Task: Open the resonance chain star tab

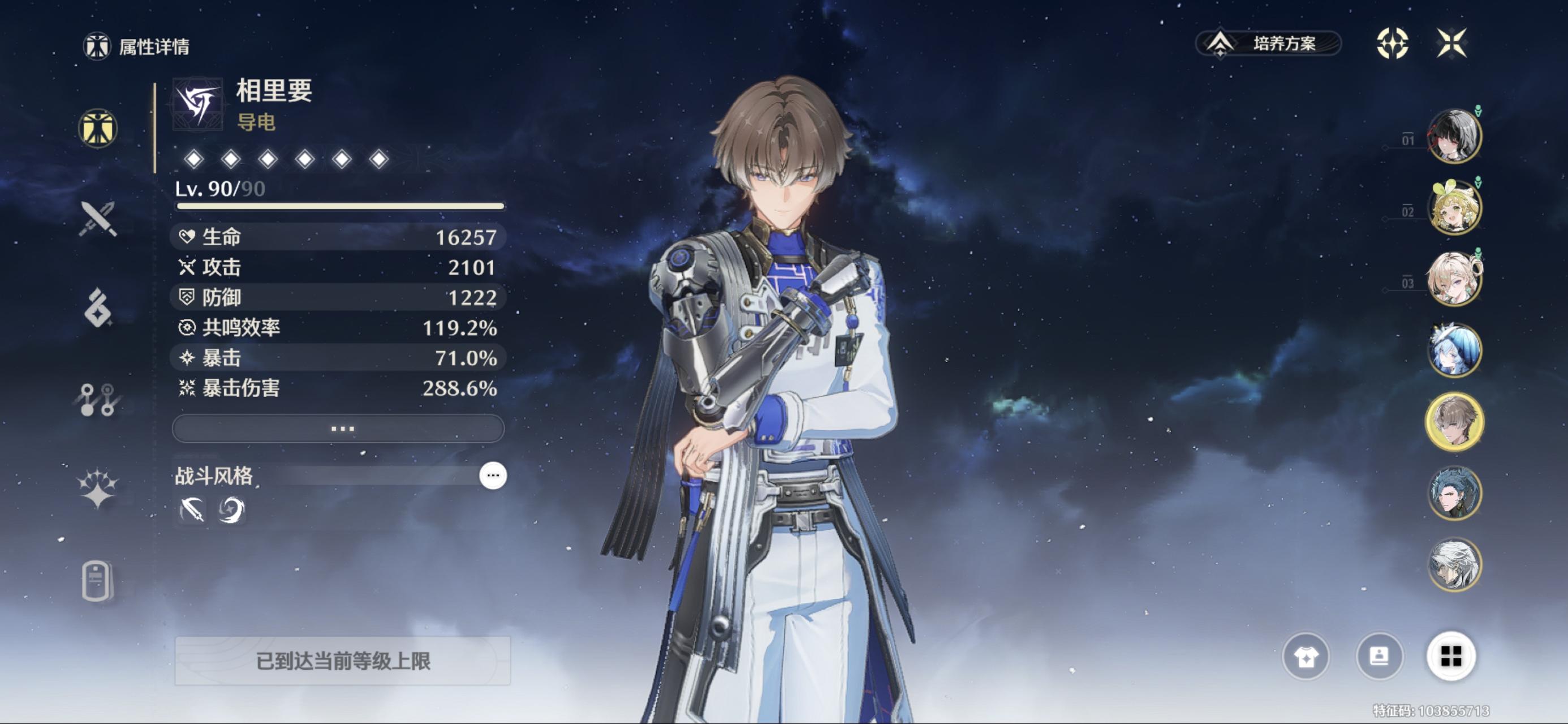Action: point(97,488)
